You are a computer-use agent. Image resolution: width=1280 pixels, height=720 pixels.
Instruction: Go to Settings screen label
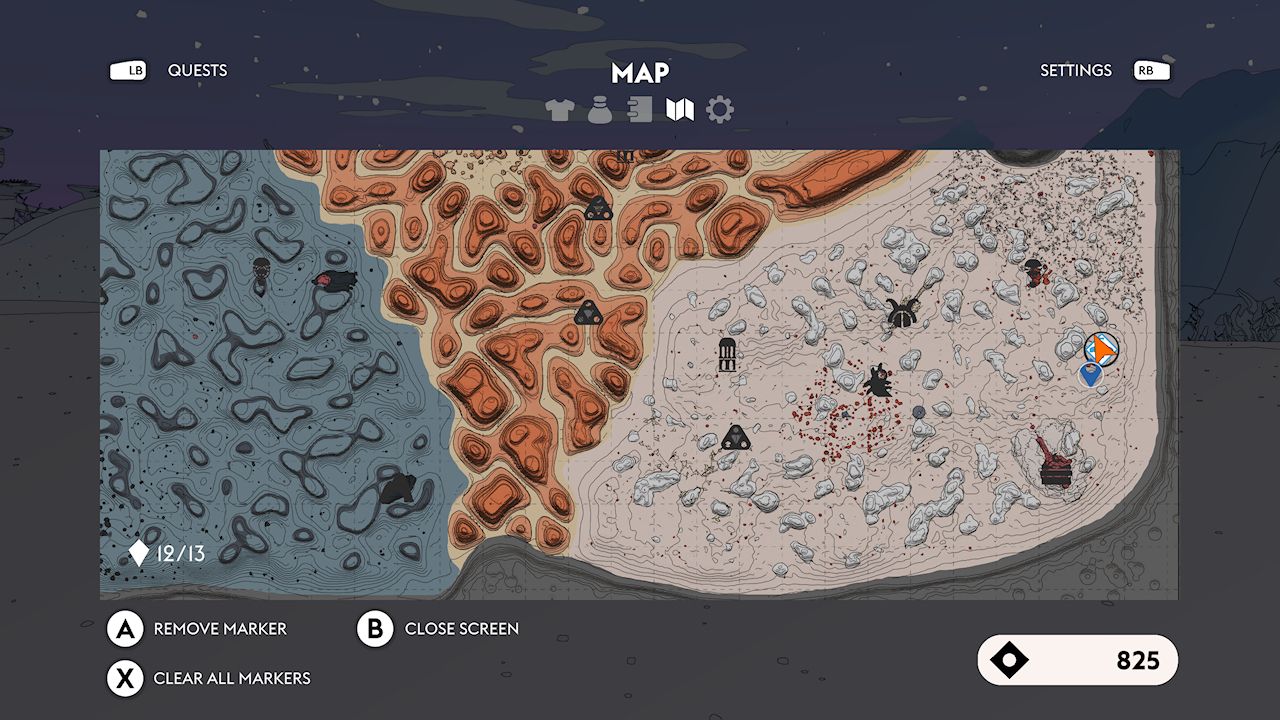1075,70
